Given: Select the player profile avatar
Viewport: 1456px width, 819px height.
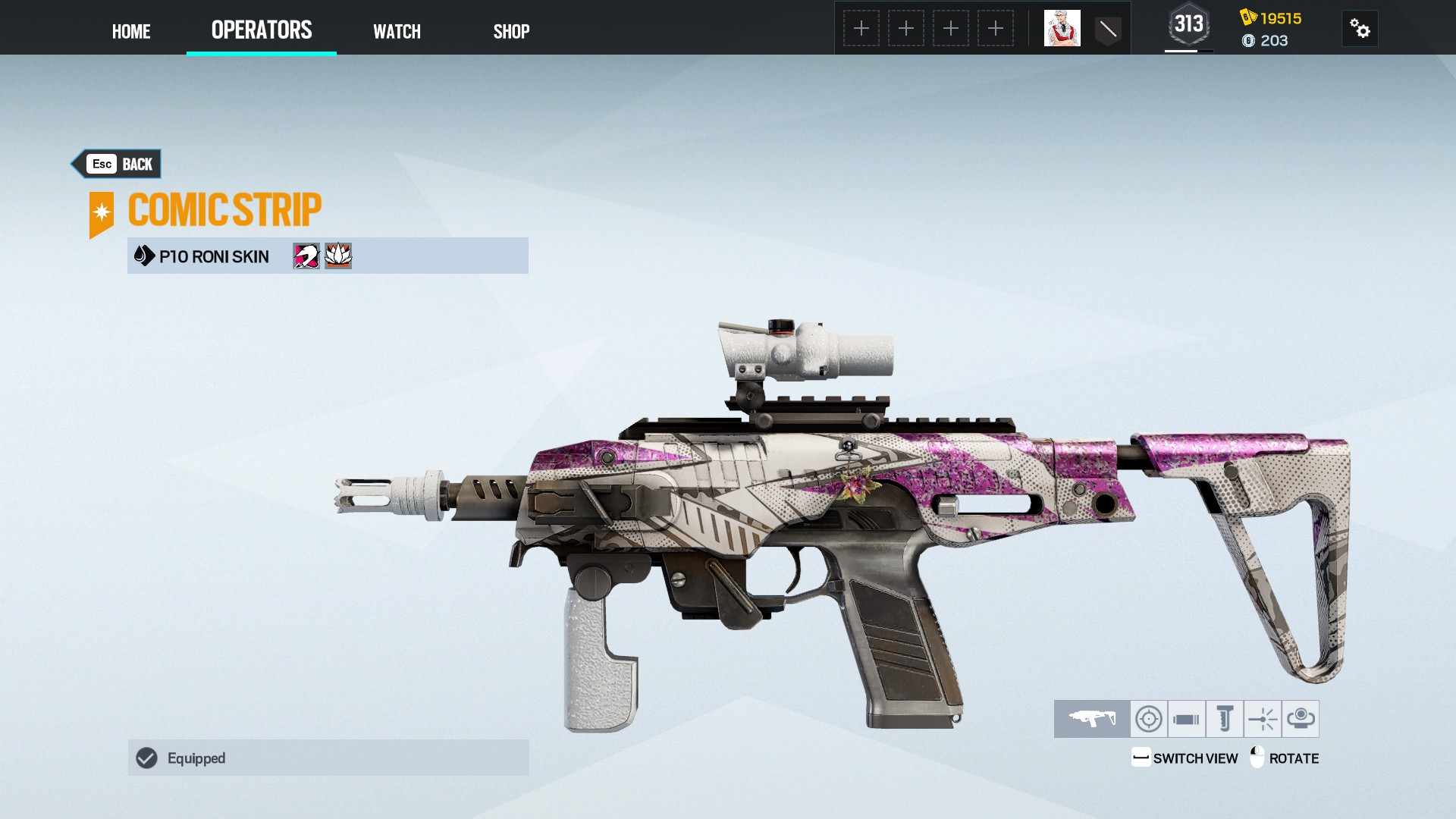Looking at the screenshot, I should tap(1062, 29).
